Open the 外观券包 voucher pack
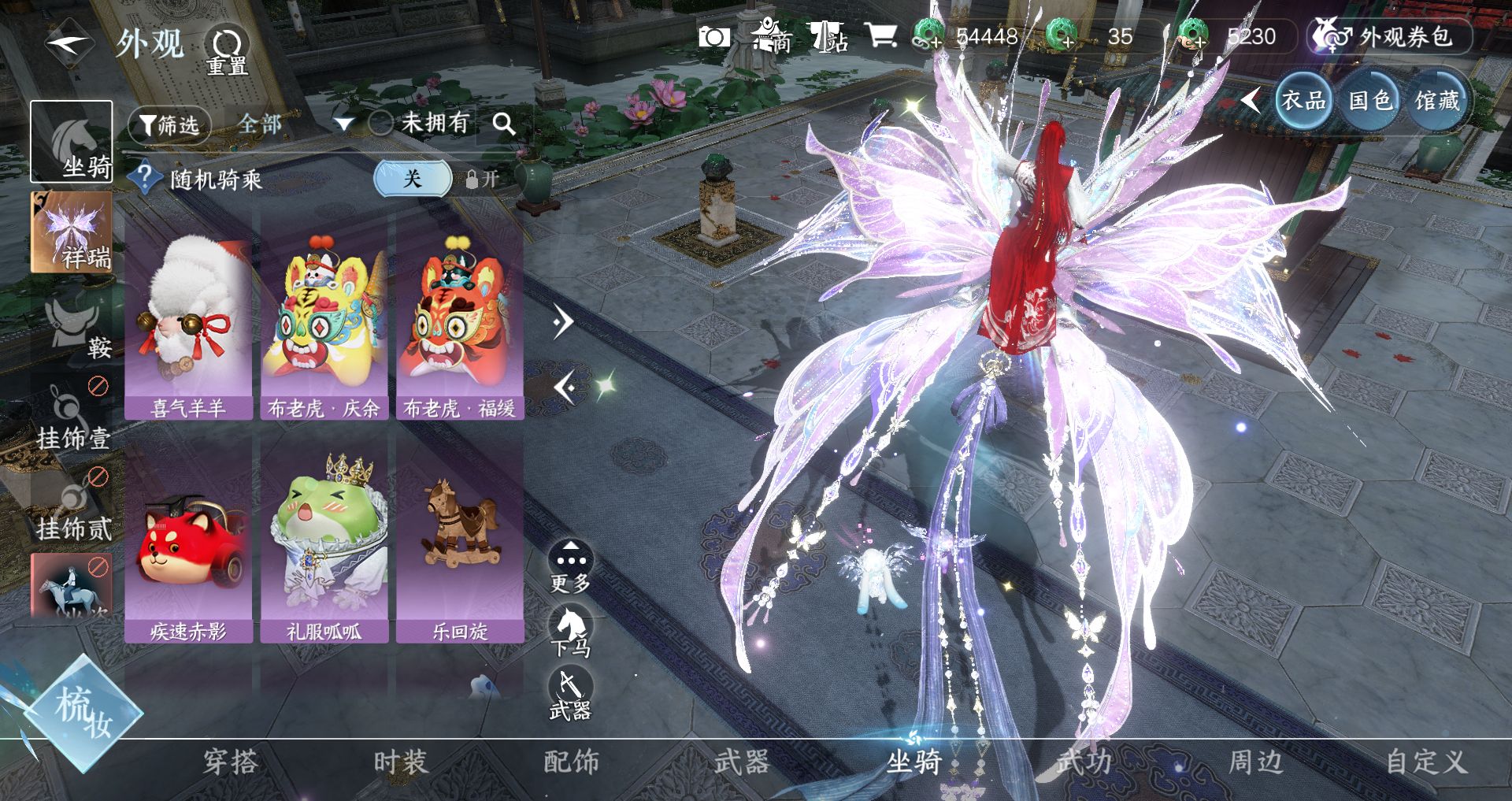This screenshot has width=1512, height=801. pyautogui.click(x=1391, y=36)
